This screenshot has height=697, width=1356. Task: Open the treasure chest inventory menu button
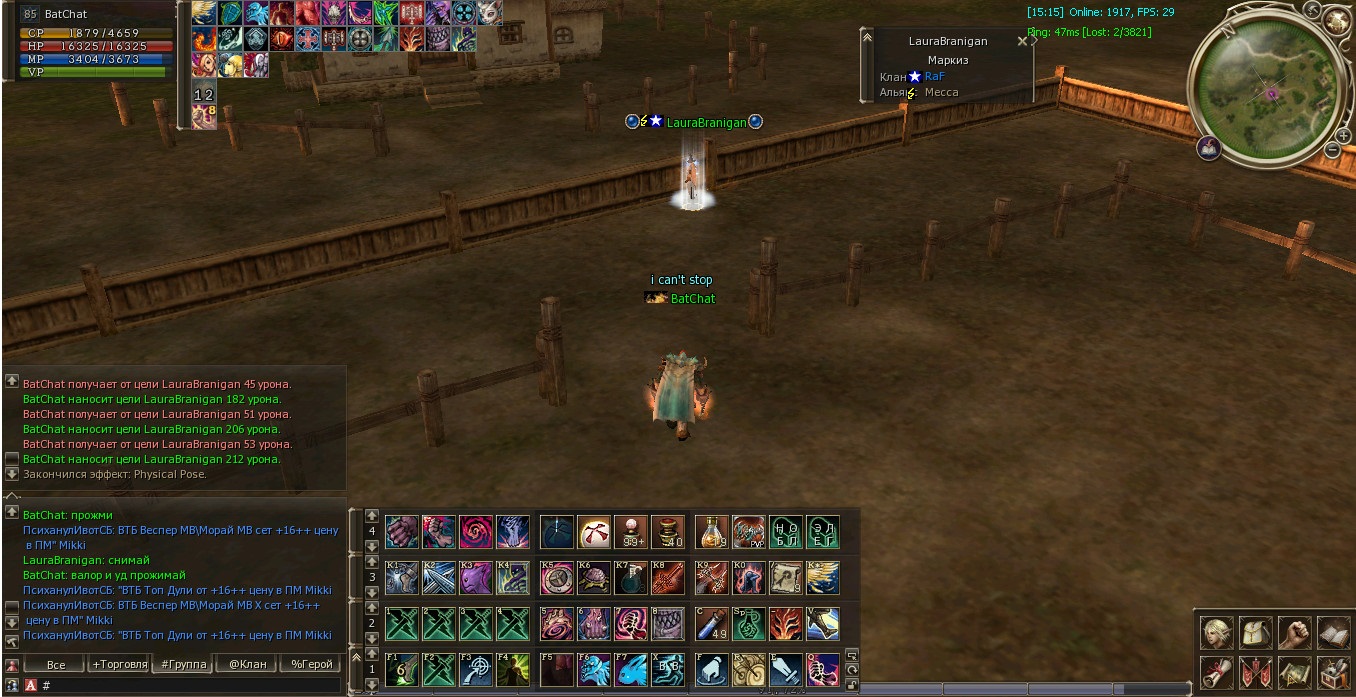(1333, 671)
